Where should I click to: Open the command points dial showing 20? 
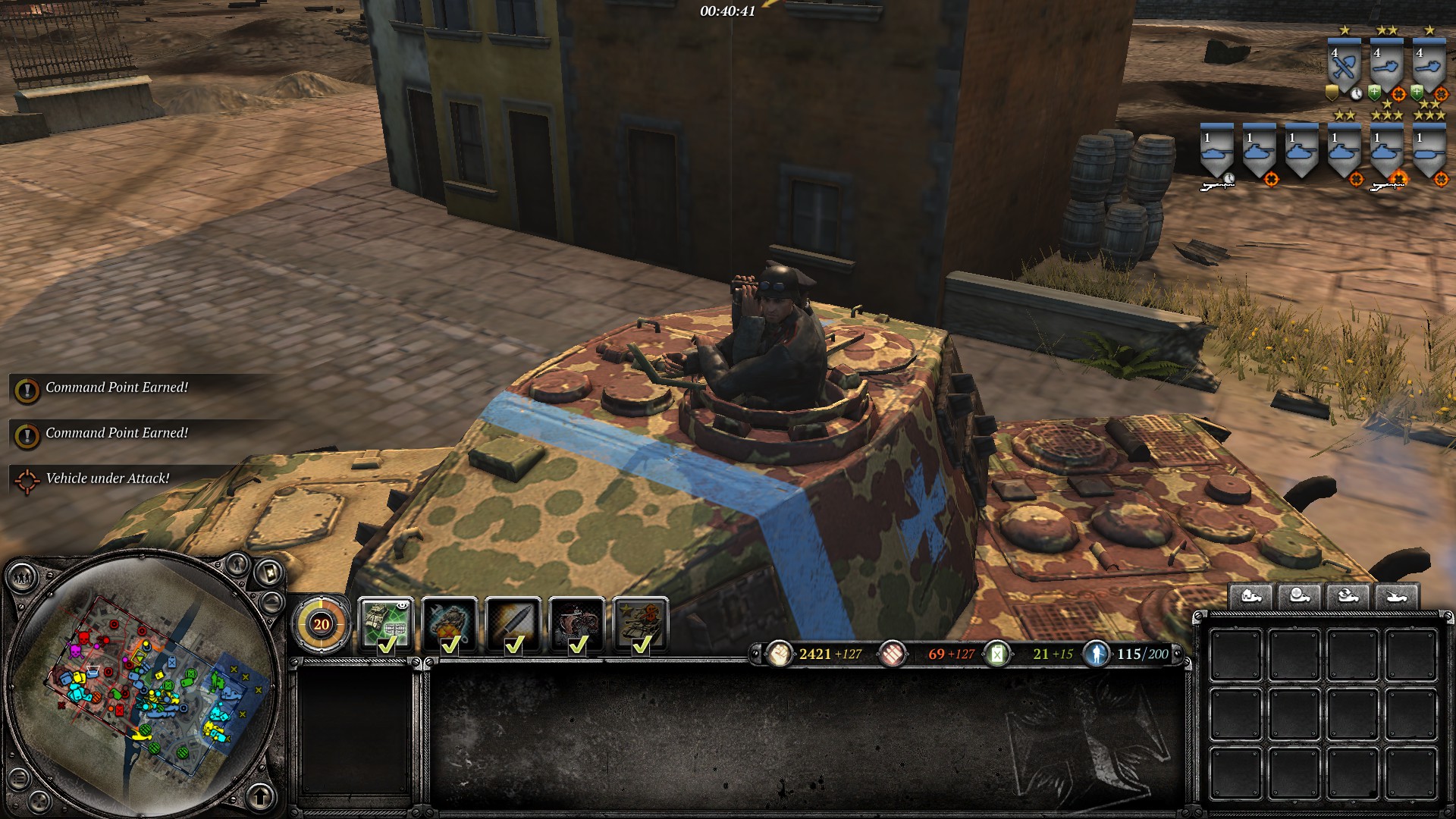click(322, 624)
